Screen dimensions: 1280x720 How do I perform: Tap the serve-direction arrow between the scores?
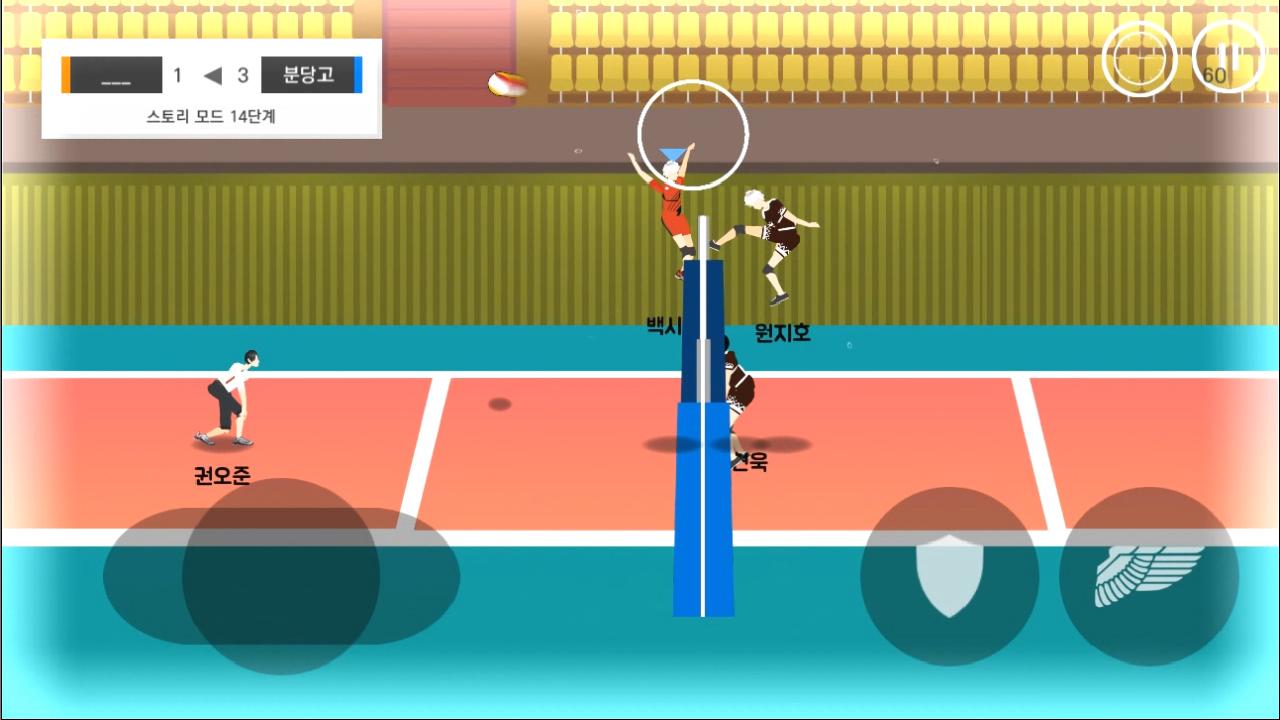(x=212, y=75)
